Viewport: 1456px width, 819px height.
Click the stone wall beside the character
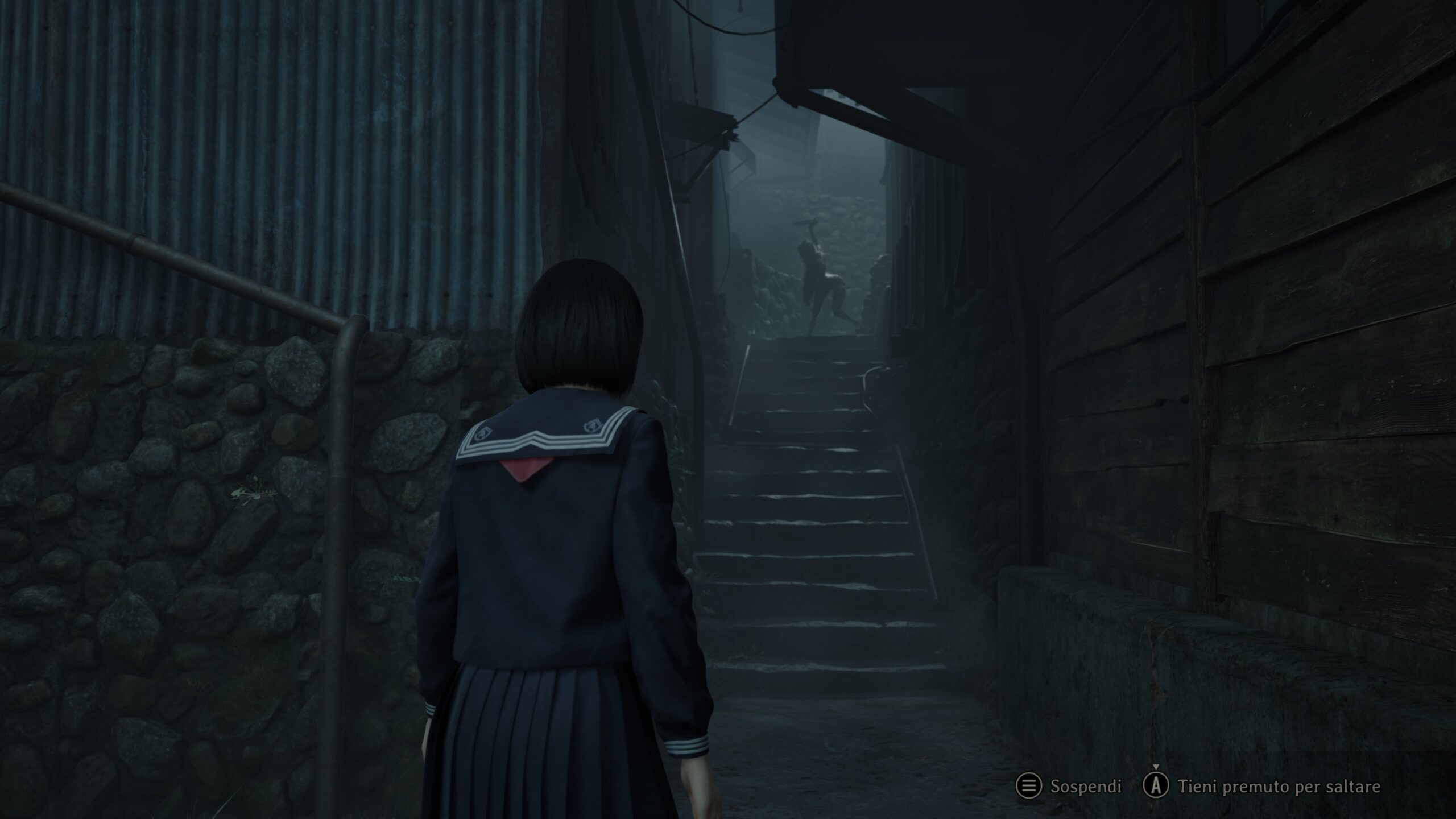pos(199,512)
